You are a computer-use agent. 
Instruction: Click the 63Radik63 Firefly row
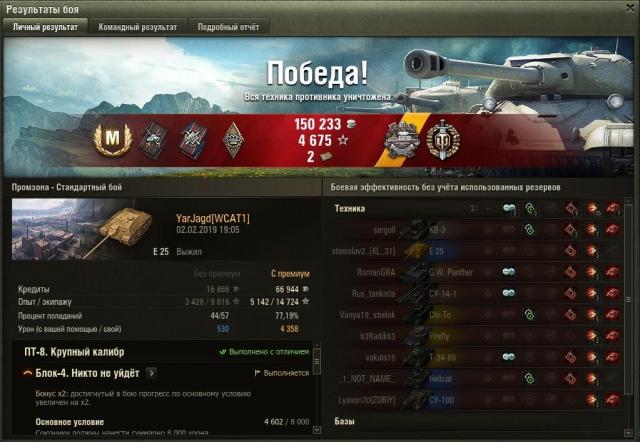pos(470,335)
